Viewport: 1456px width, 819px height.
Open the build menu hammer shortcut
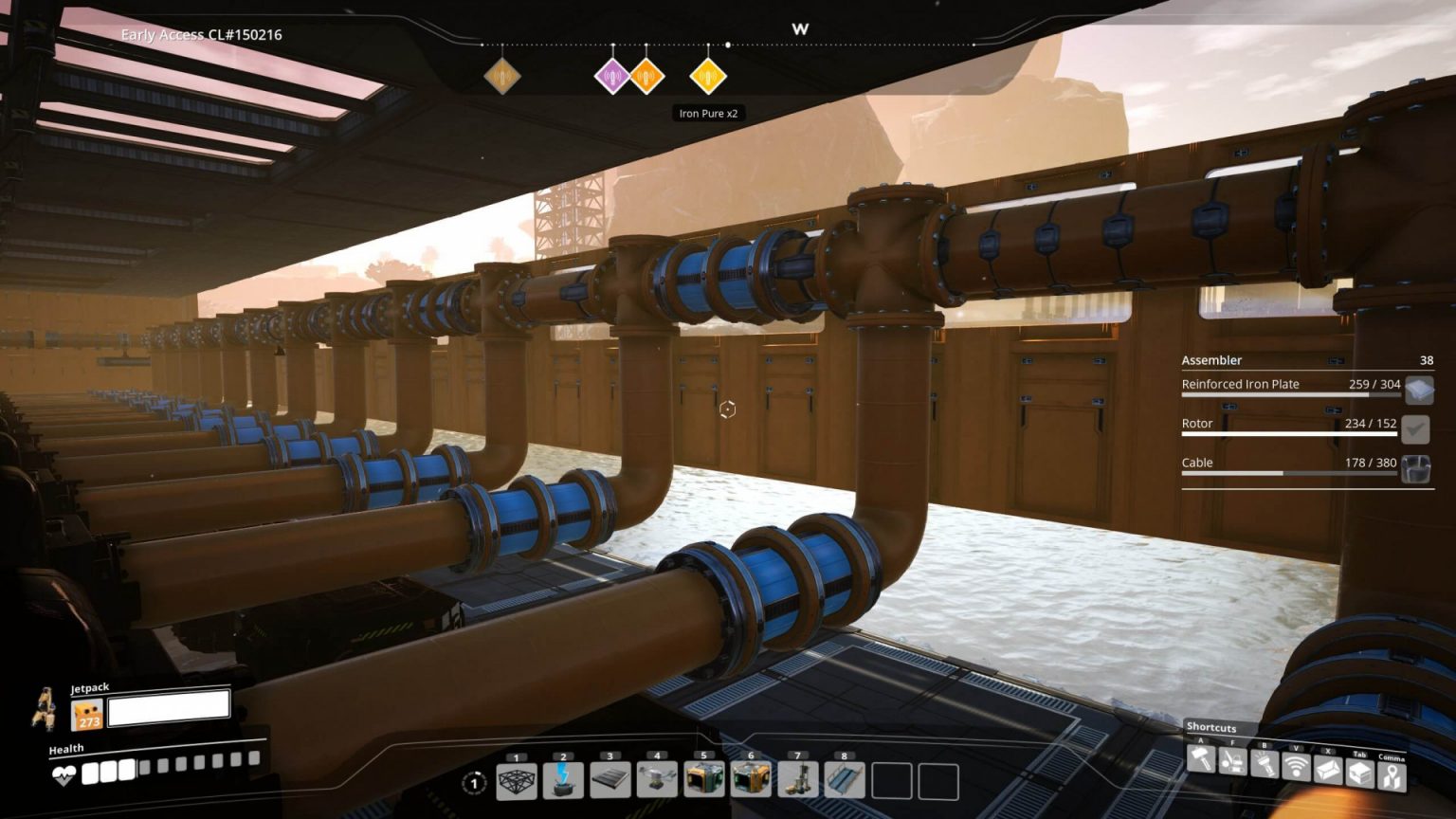[x=1201, y=760]
